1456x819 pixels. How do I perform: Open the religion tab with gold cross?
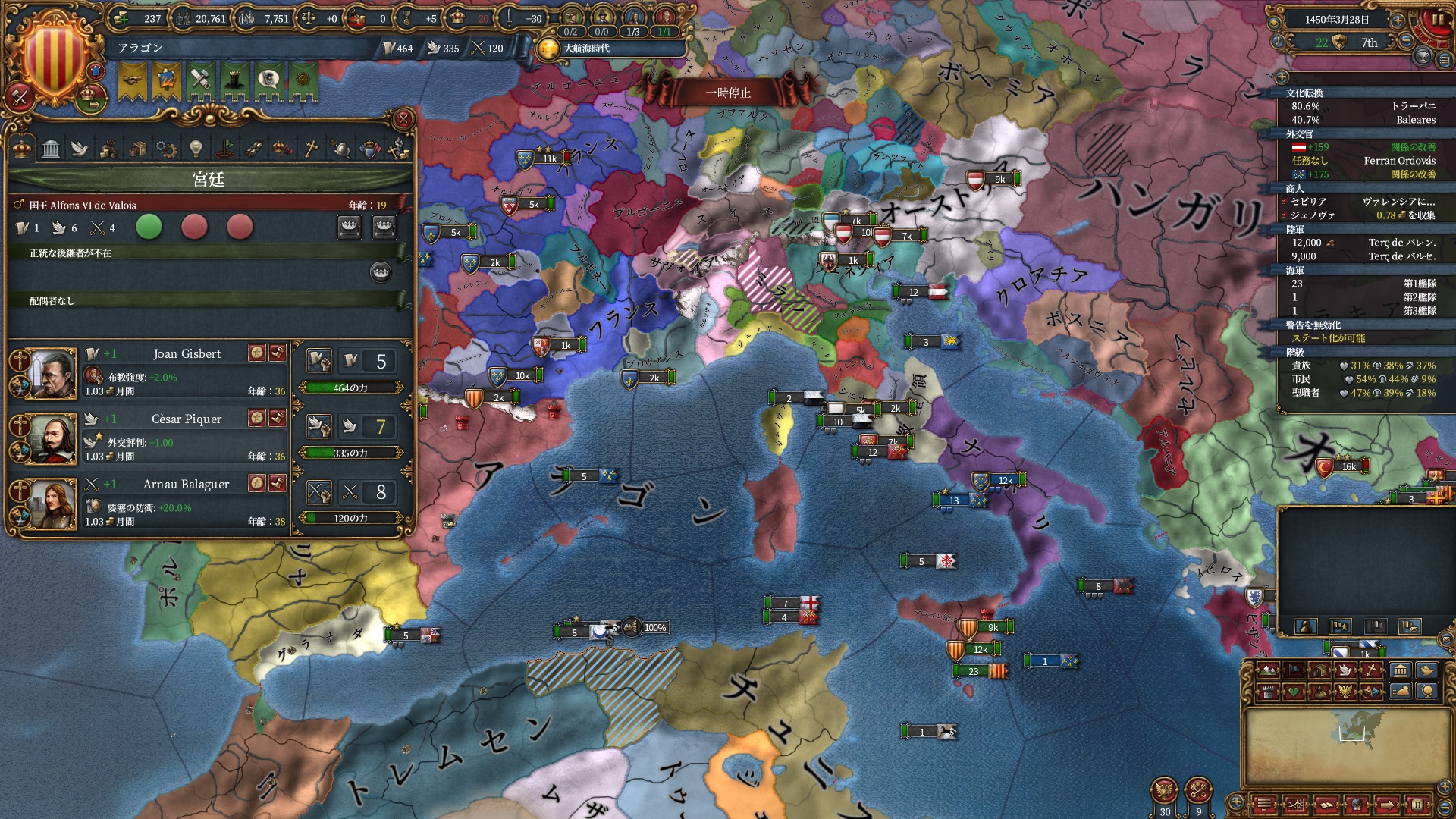(x=311, y=149)
